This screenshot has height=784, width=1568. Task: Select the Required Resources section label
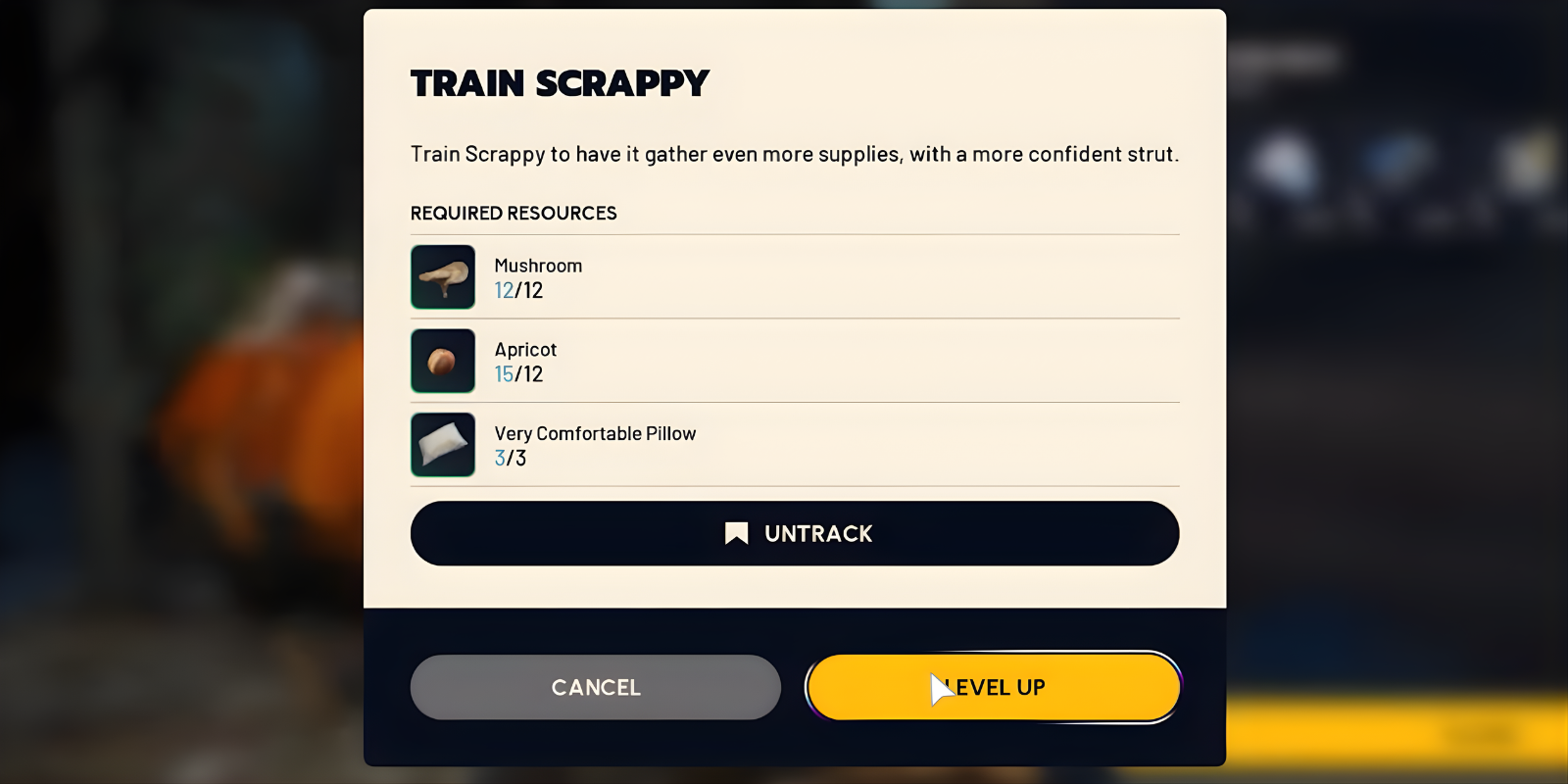click(513, 213)
